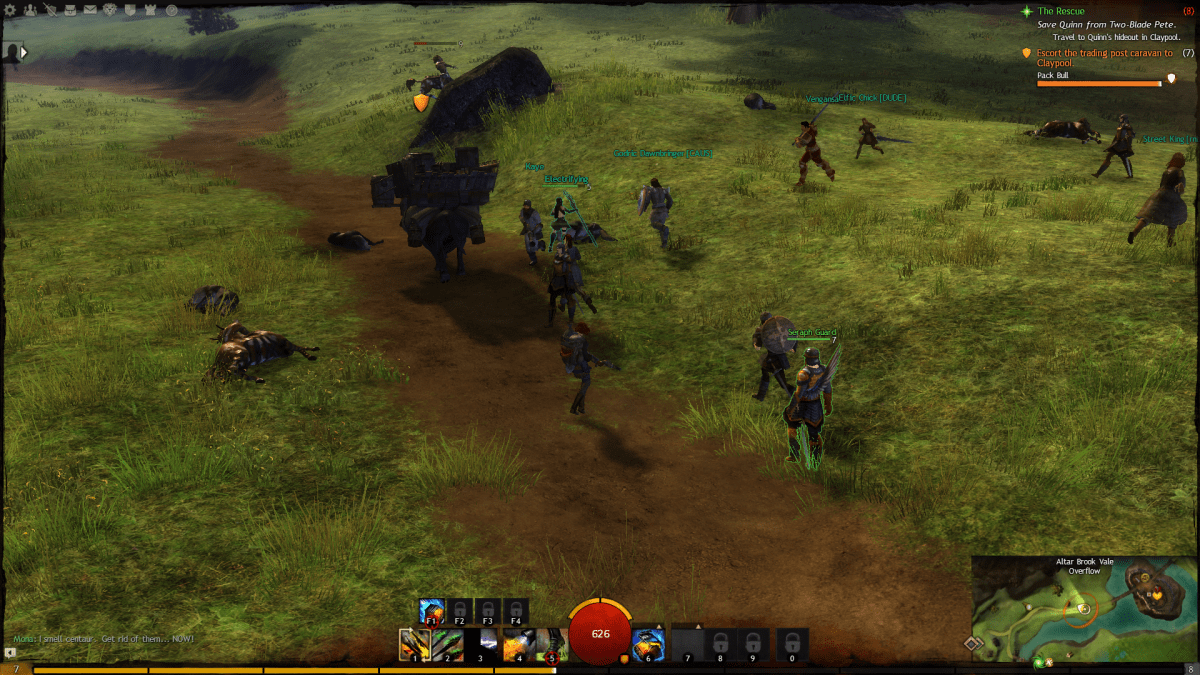This screenshot has width=1200, height=675.
Task: Trigger weapon skill 3 in the skill bar
Action: [482, 645]
